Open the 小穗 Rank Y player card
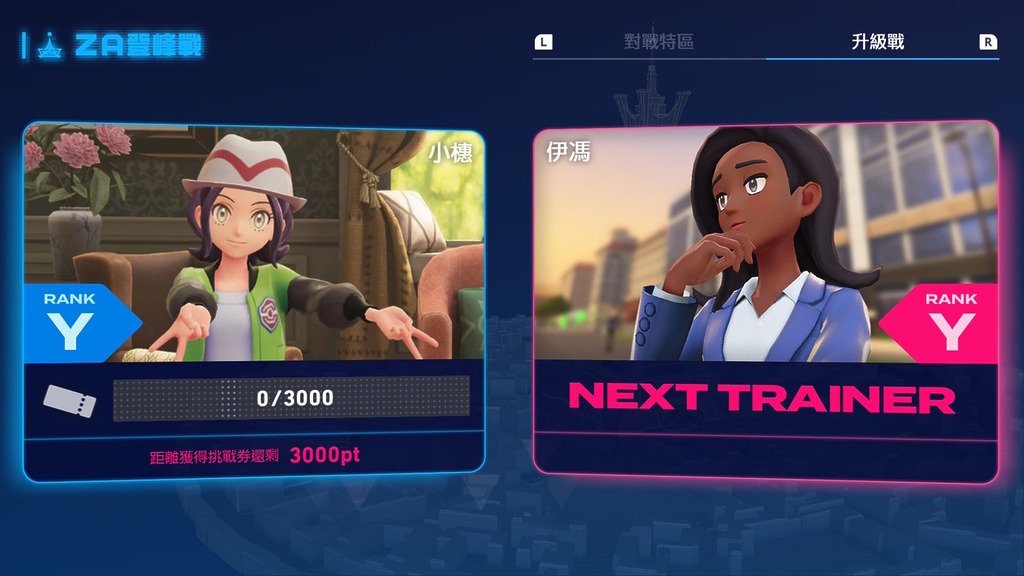1024x576 pixels. (x=254, y=300)
